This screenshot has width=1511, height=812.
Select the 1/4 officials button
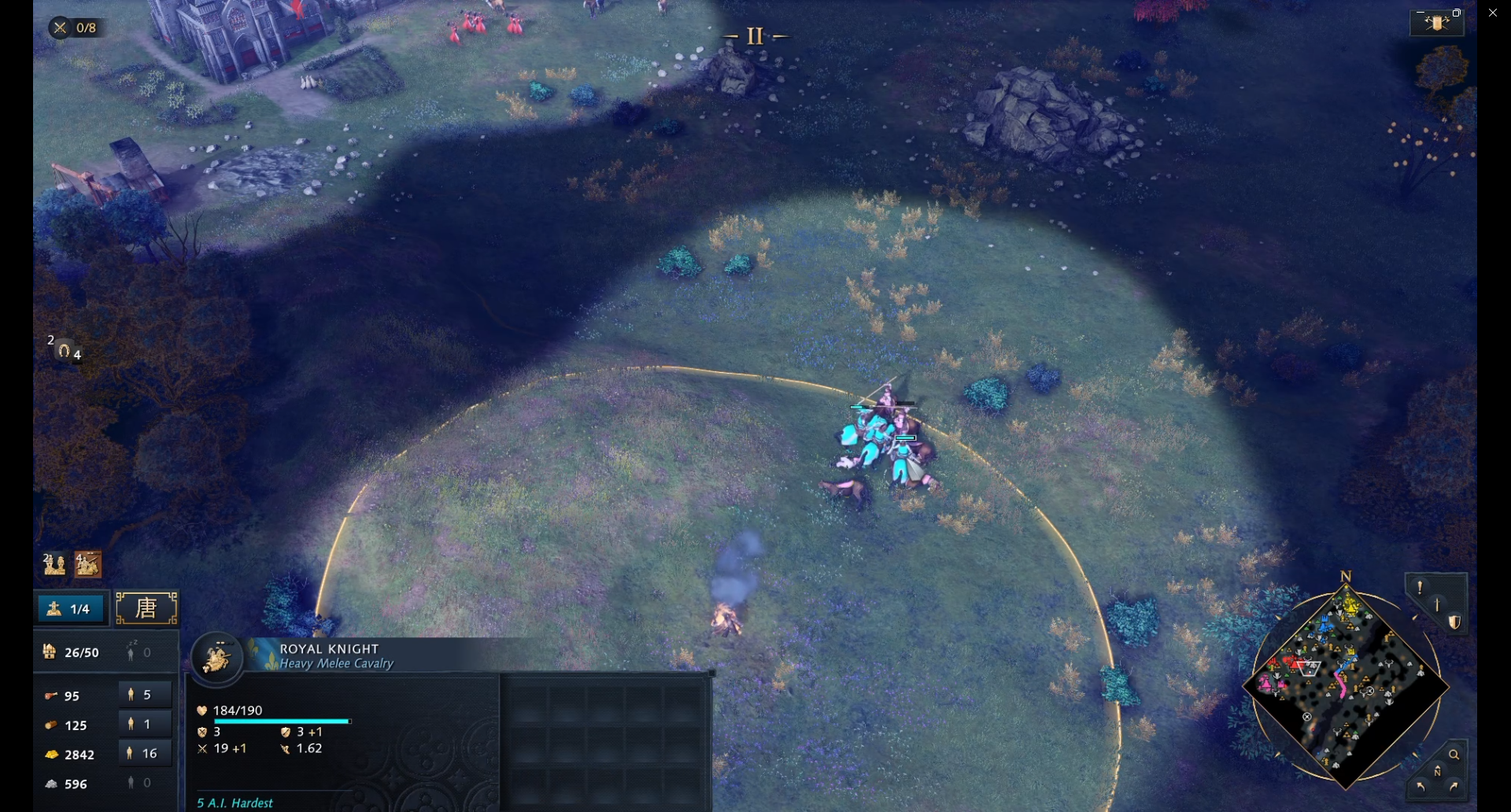pos(69,608)
